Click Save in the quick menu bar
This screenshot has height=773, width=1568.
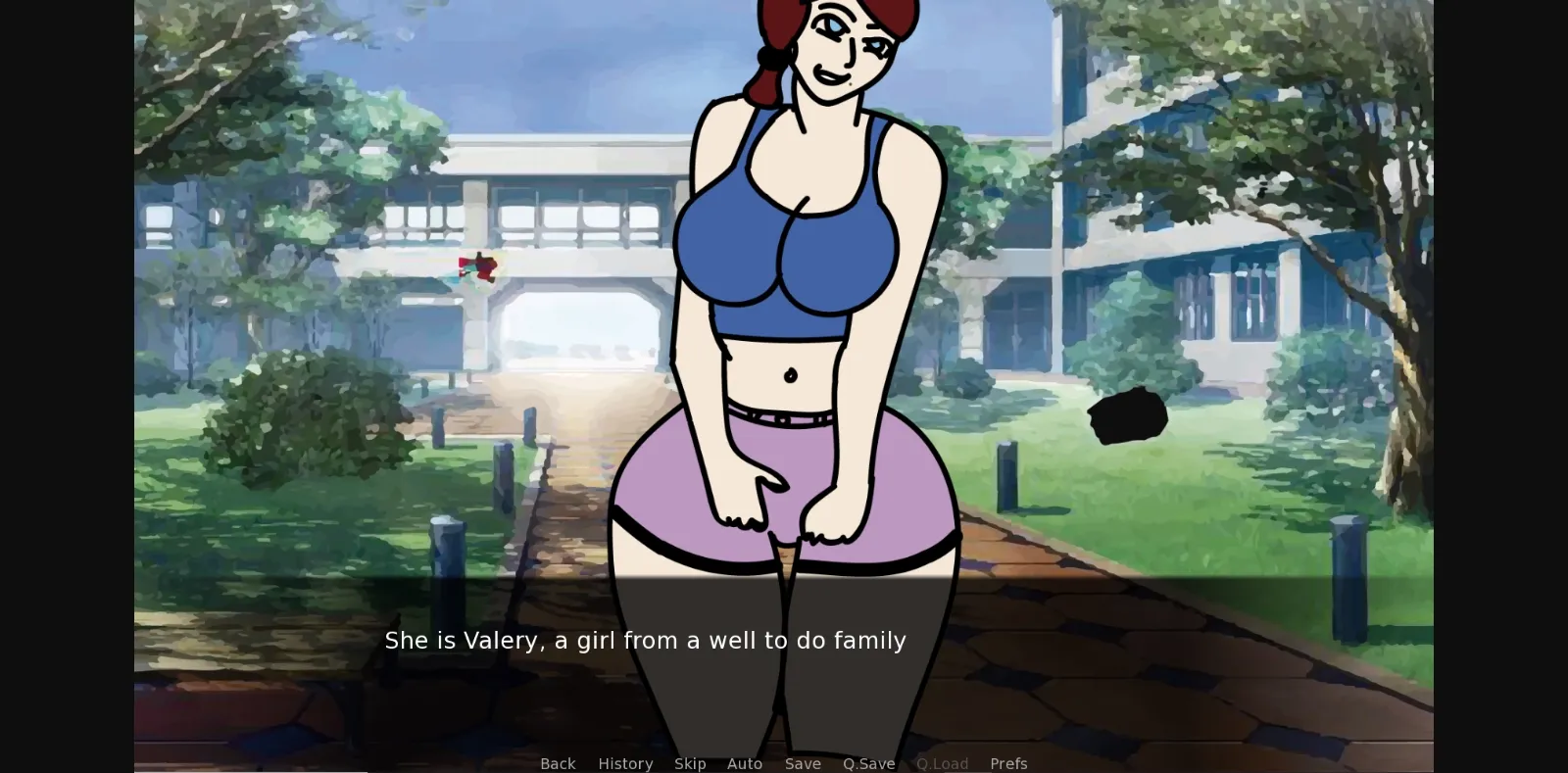[804, 763]
